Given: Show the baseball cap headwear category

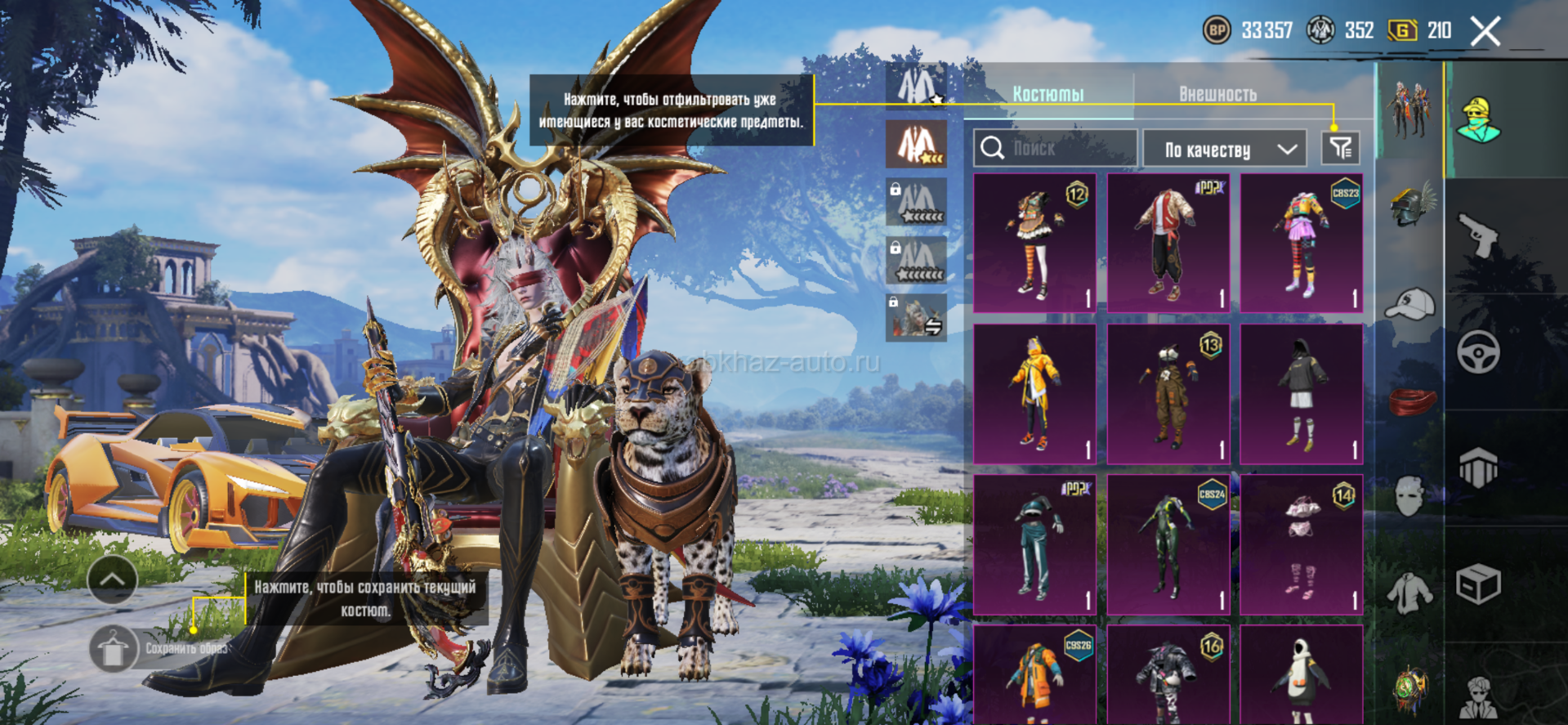Looking at the screenshot, I should click(1411, 304).
